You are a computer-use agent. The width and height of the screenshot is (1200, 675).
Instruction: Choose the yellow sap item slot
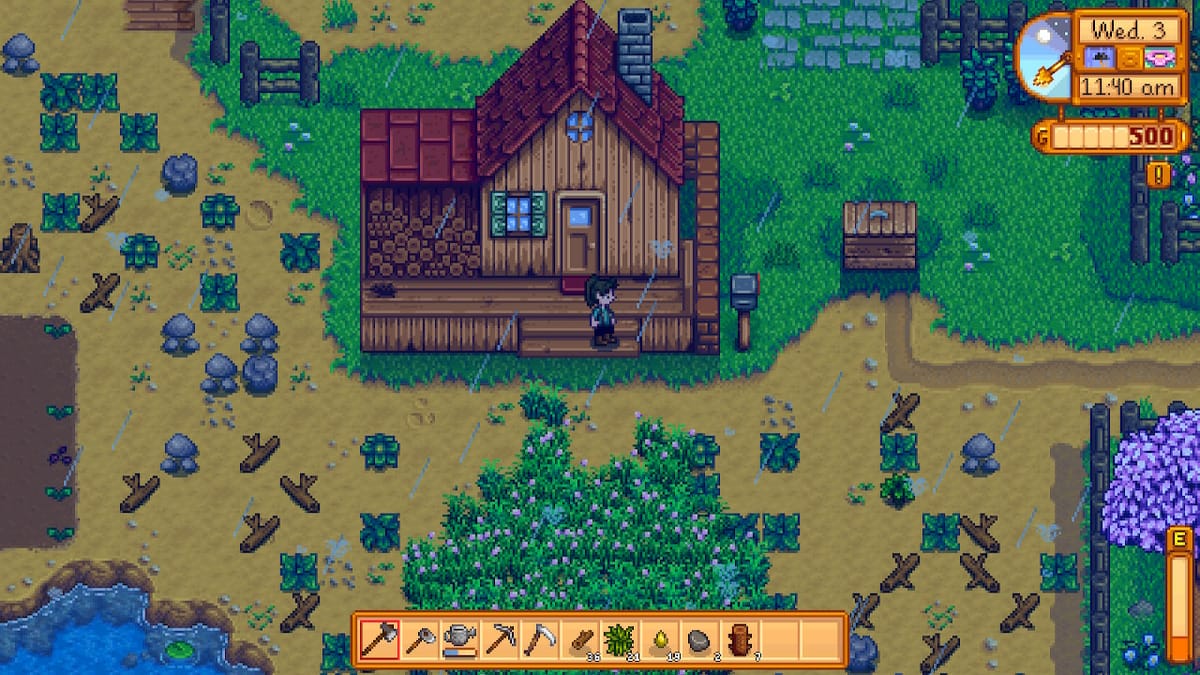click(659, 639)
